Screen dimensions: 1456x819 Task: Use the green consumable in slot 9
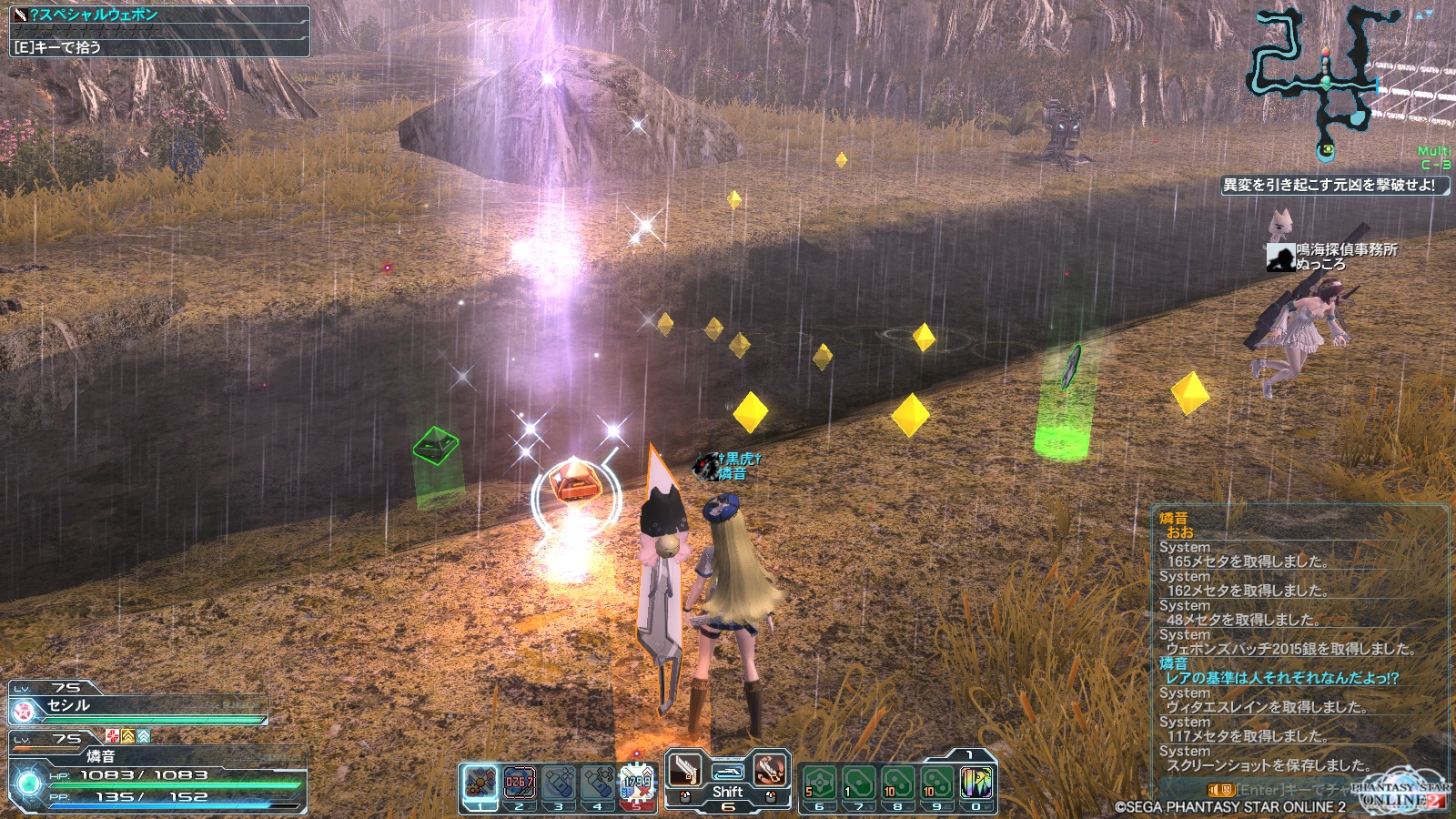coord(936,783)
